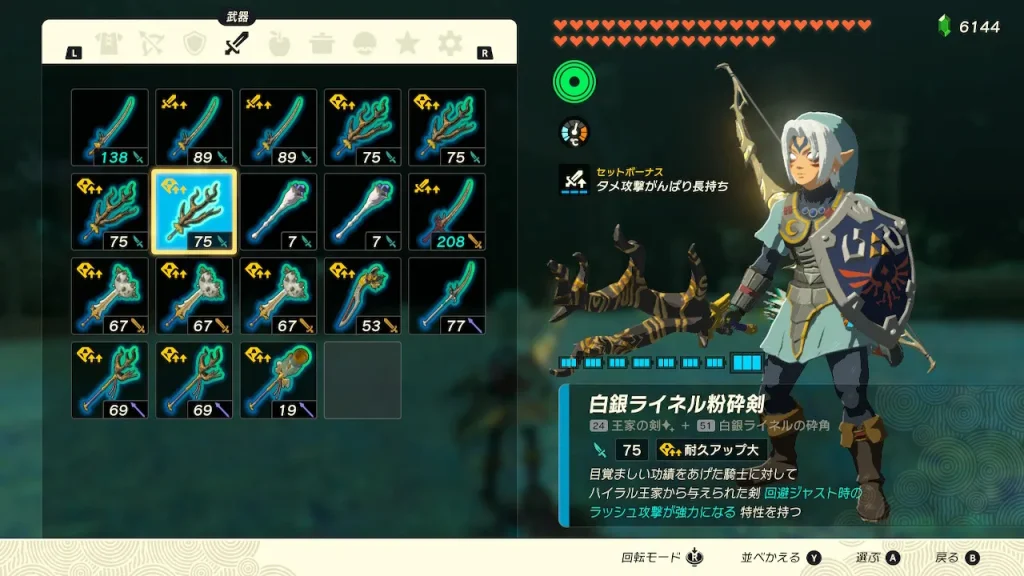
Task: Open the gear system settings tab
Action: point(450,44)
